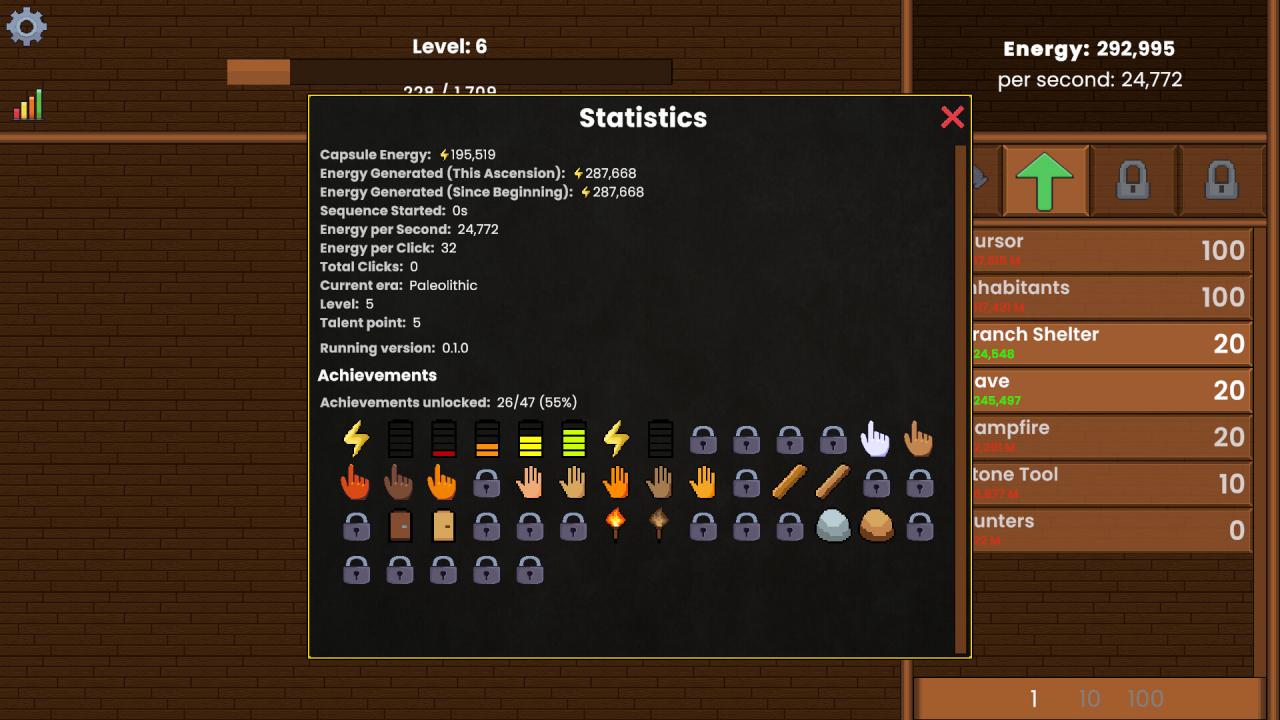Switch buy amount to 100

tap(1148, 698)
